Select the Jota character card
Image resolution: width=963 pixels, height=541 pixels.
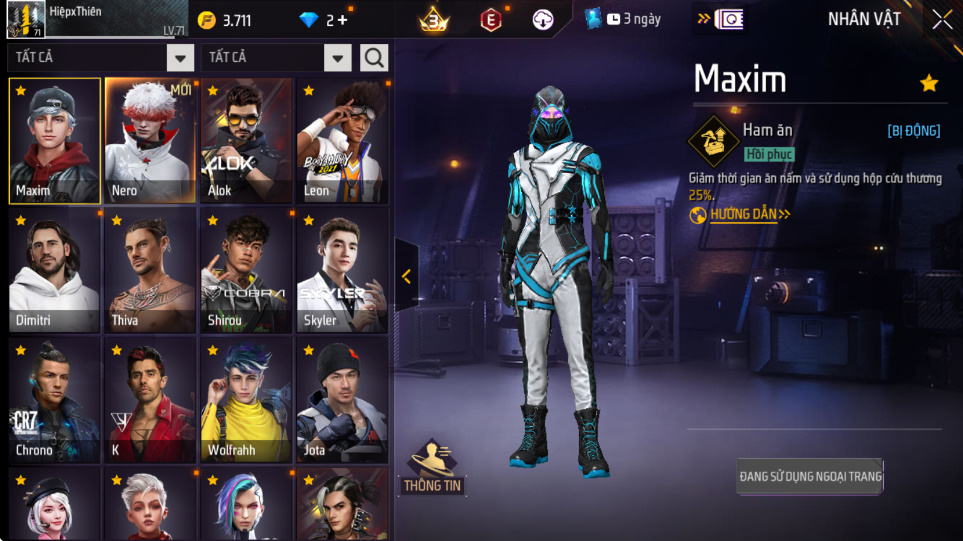click(x=342, y=400)
